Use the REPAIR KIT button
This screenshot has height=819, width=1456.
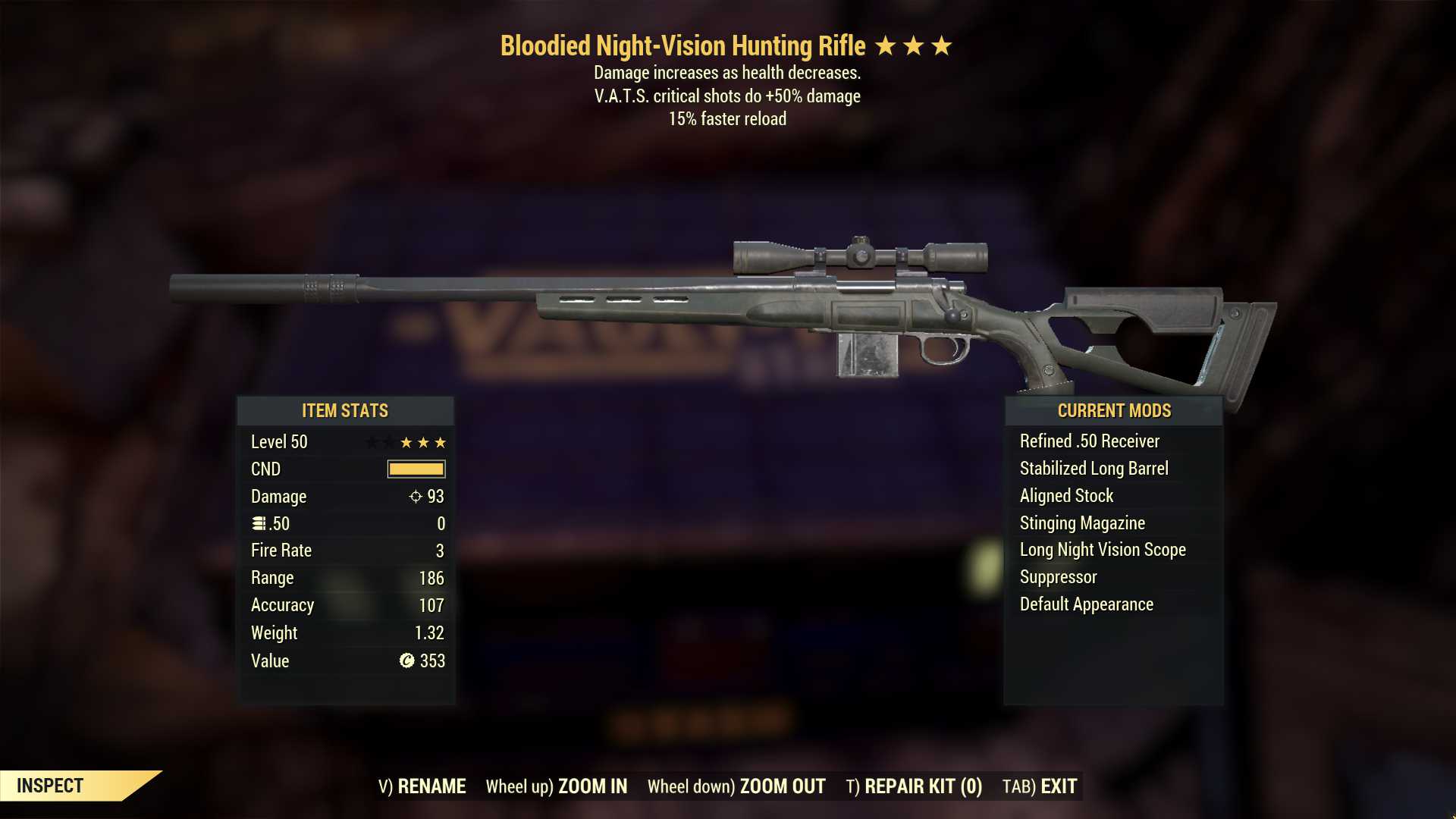point(914,786)
